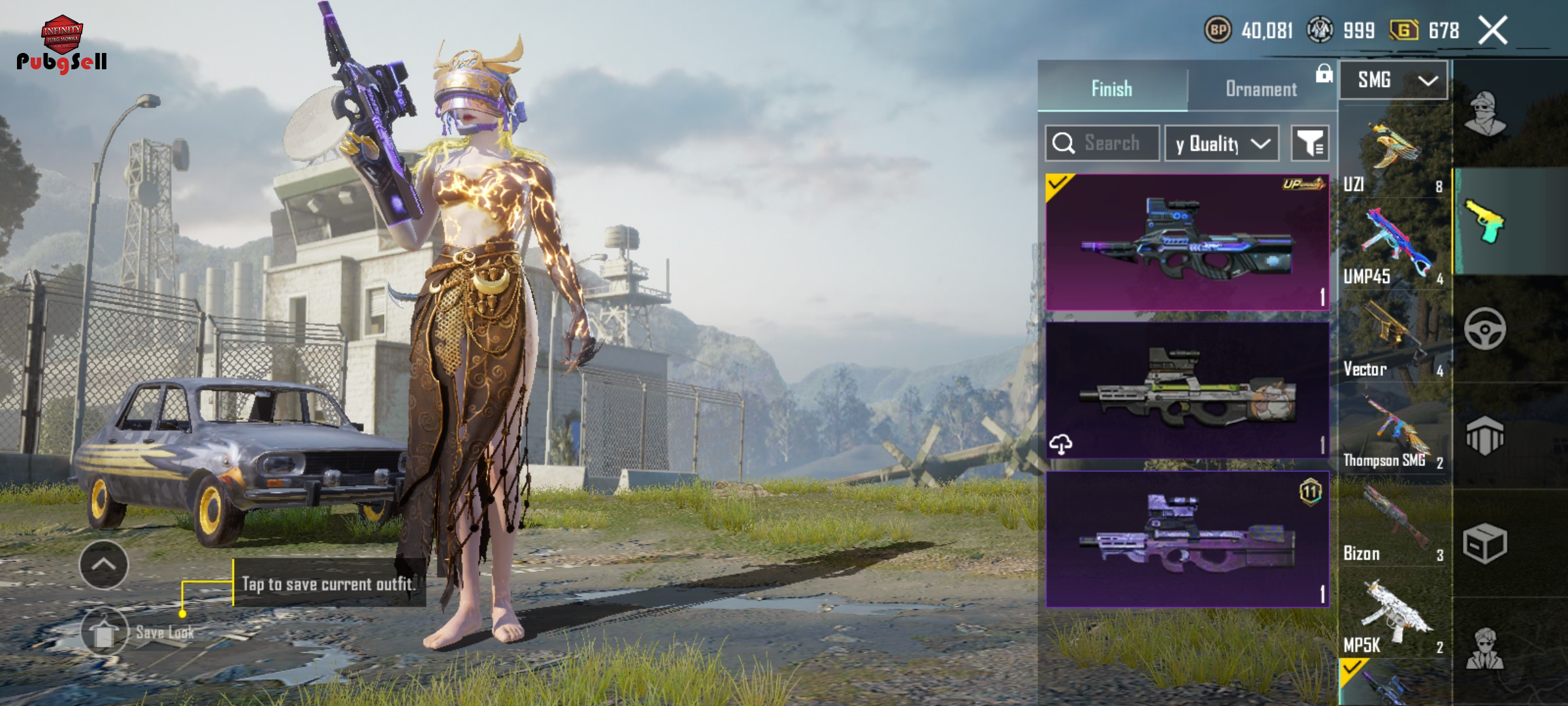Expand the panel with the up arrow
This screenshot has width=1568, height=706.
[104, 565]
